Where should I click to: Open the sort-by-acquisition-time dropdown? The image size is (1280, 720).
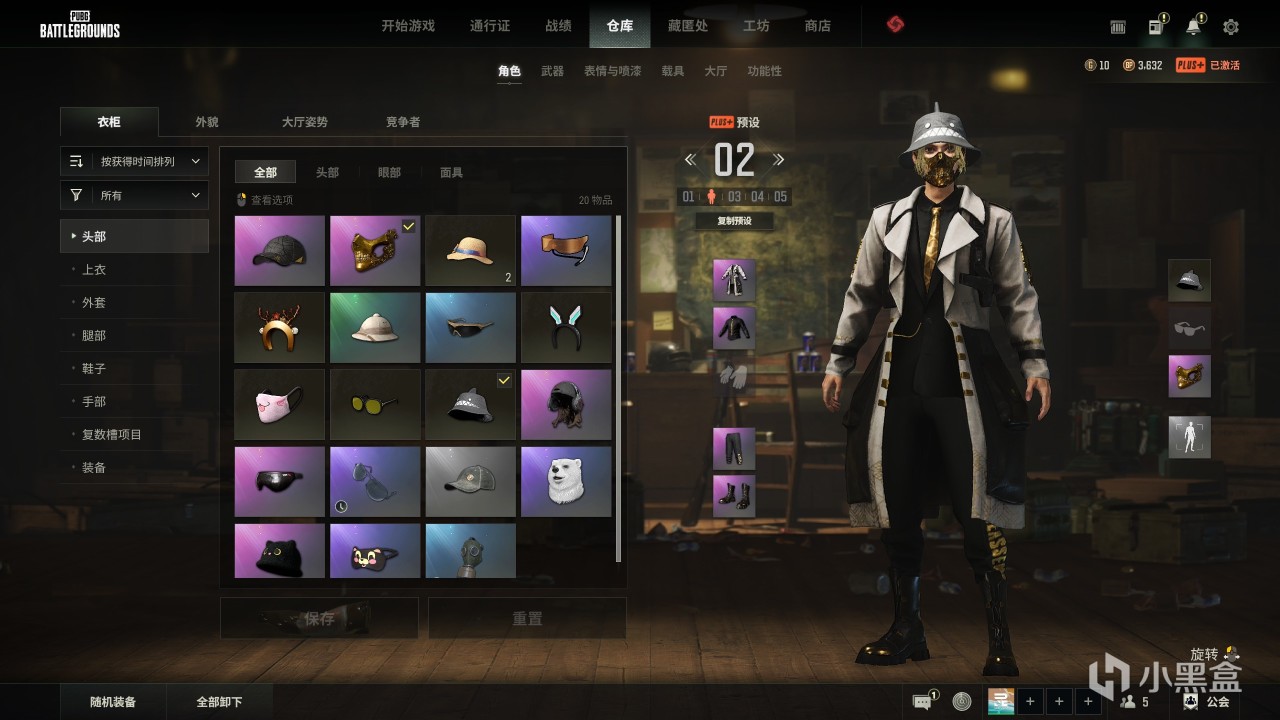[134, 161]
